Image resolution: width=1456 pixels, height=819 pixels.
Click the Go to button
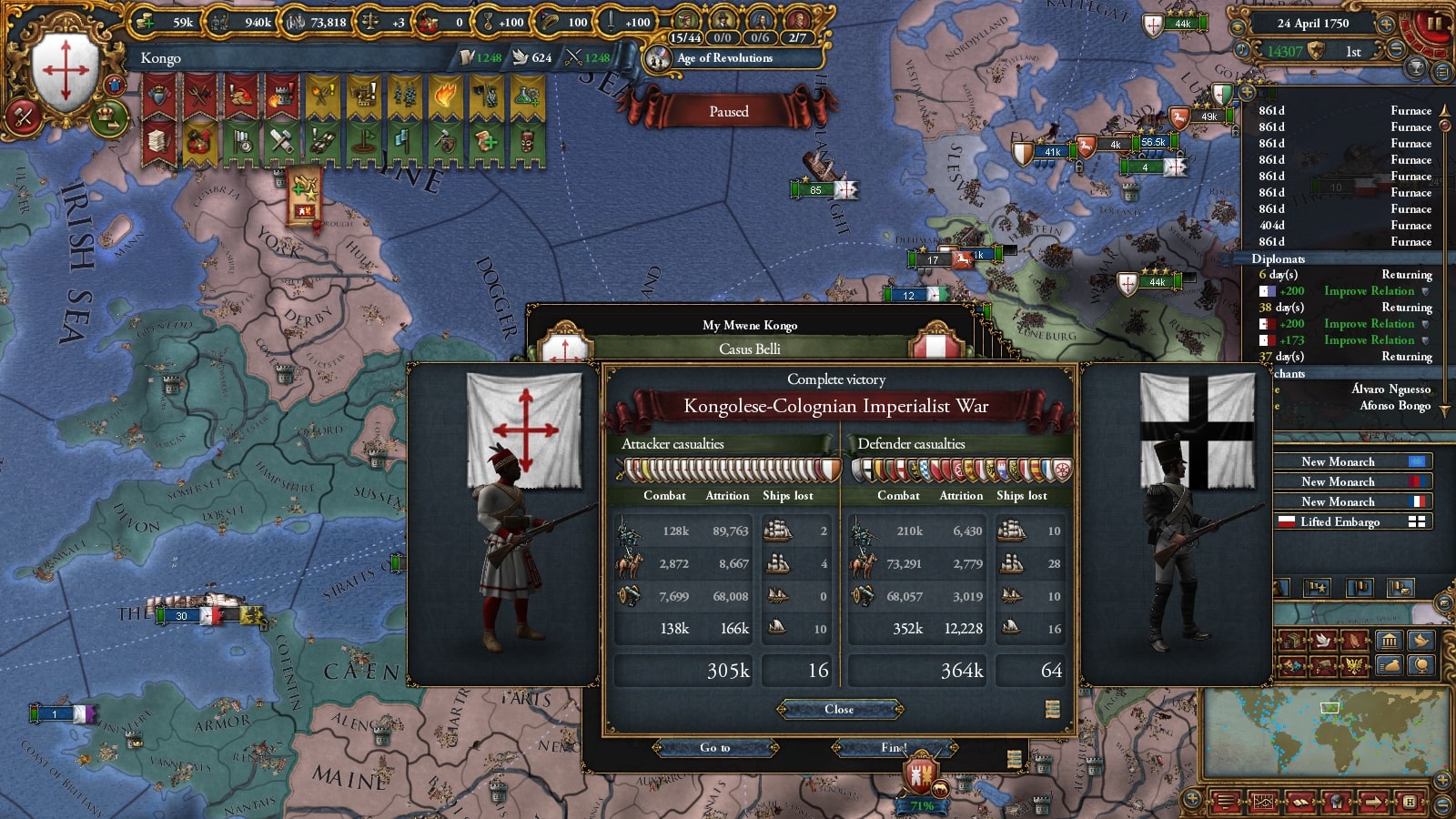click(715, 748)
